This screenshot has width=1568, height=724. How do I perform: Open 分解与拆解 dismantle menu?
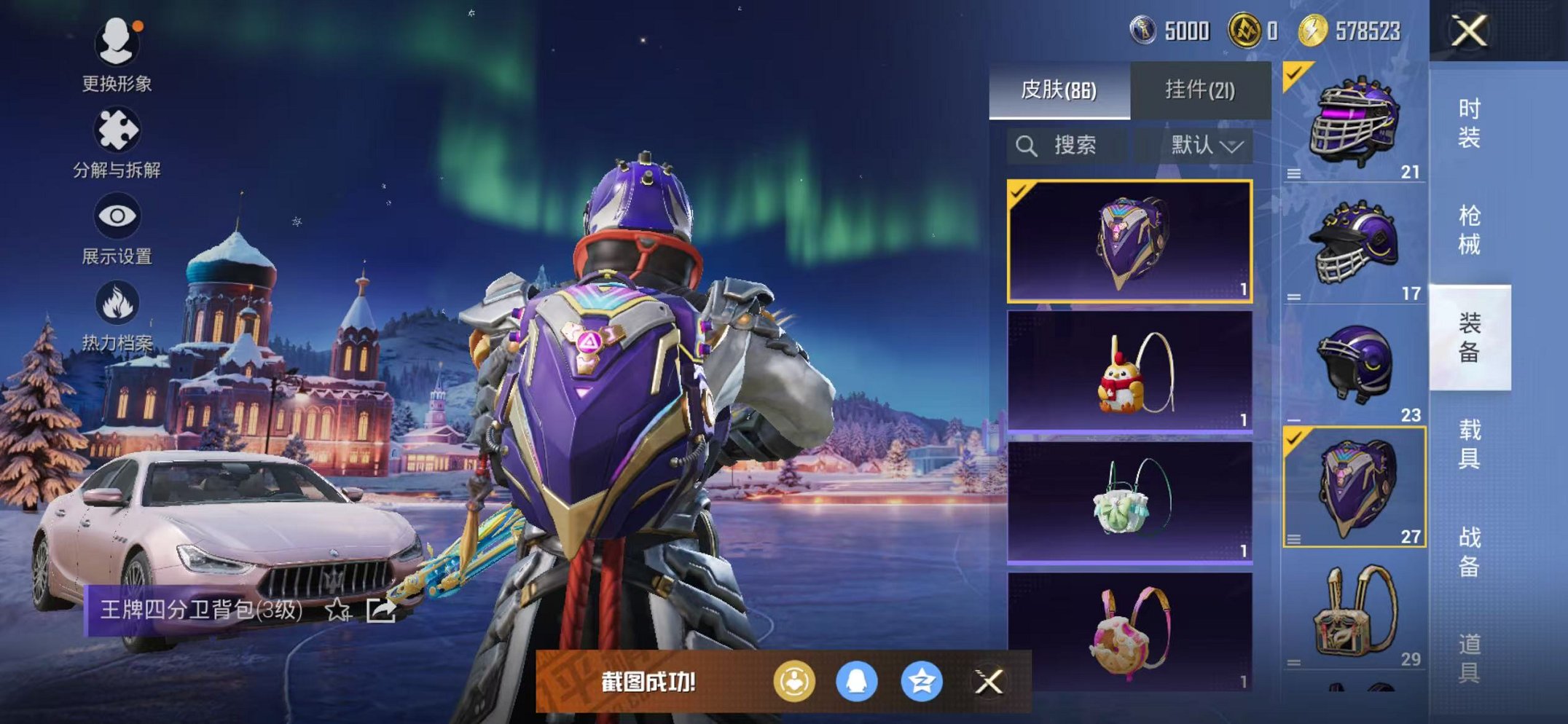[117, 143]
